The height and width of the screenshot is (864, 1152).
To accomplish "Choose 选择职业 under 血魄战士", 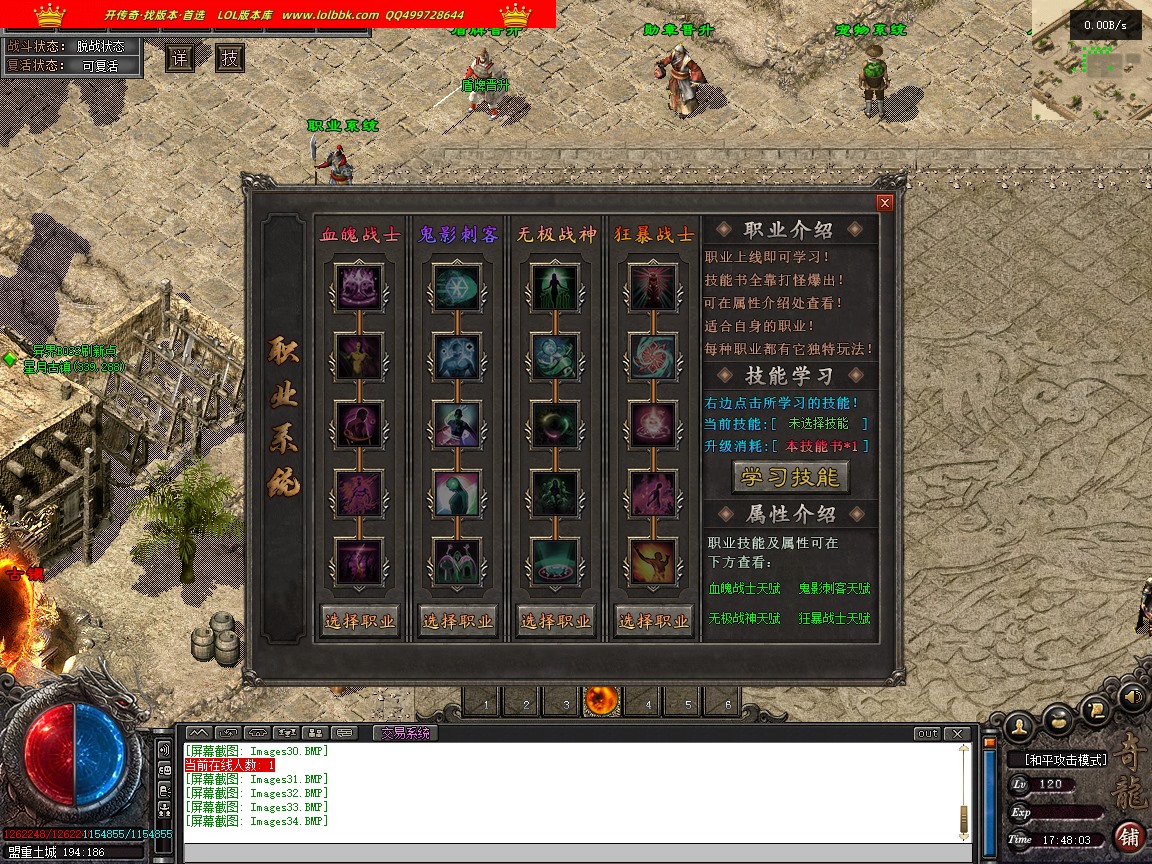I will point(359,620).
